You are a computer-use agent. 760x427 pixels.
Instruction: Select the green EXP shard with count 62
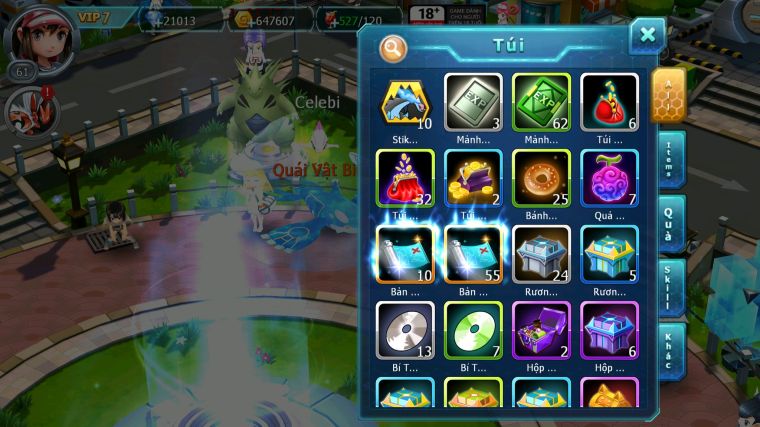pyautogui.click(x=541, y=100)
